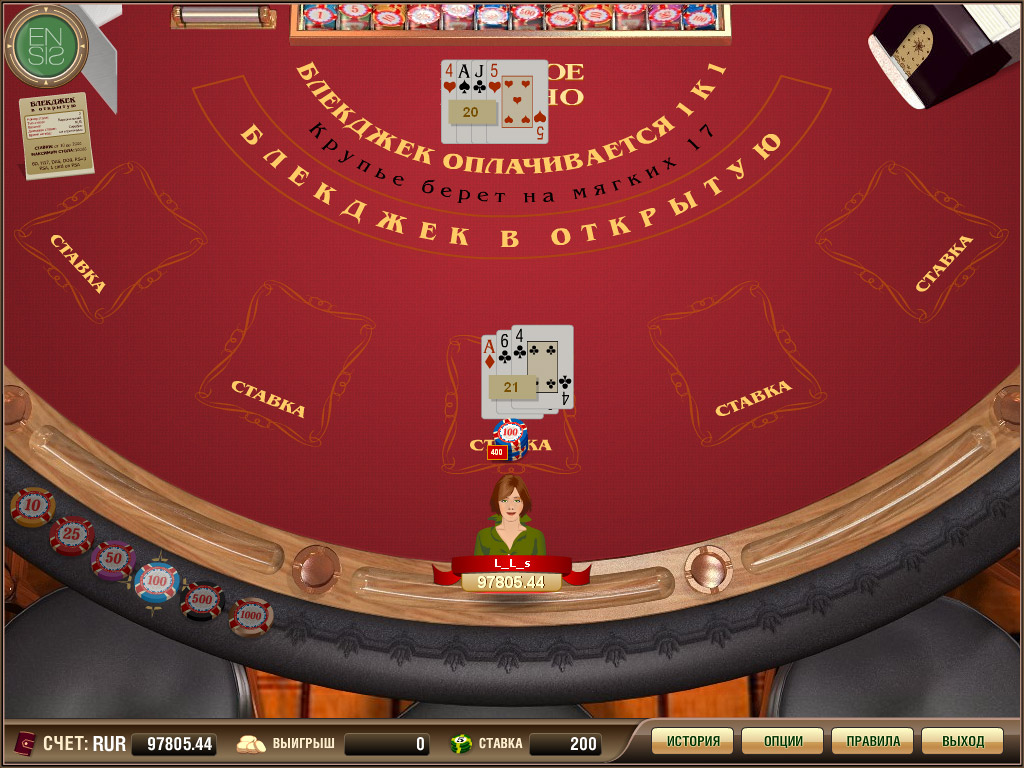Pick the 1000 value chip

click(x=250, y=617)
